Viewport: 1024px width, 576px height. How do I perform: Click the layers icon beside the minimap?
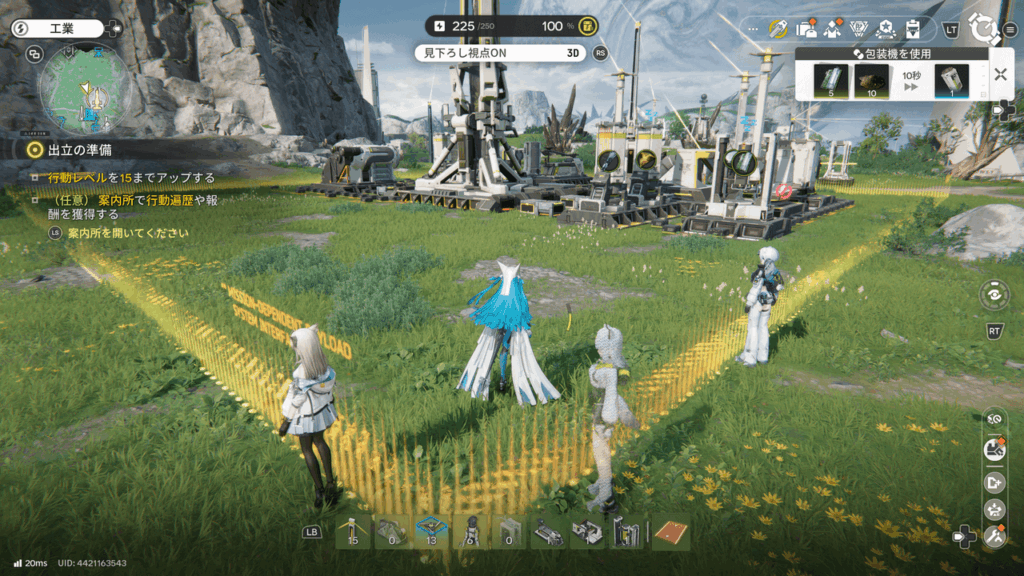tap(33, 55)
